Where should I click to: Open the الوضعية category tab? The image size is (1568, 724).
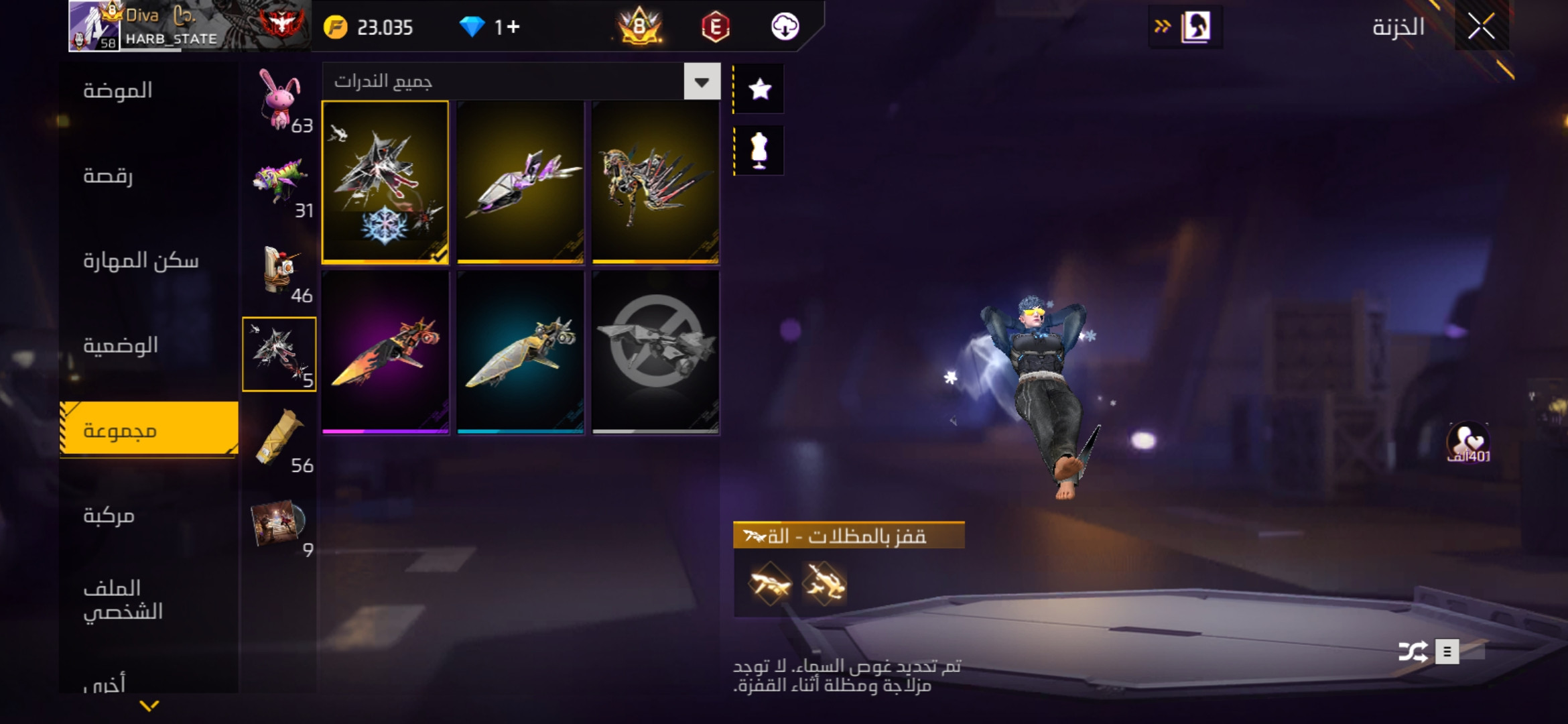coord(121,346)
